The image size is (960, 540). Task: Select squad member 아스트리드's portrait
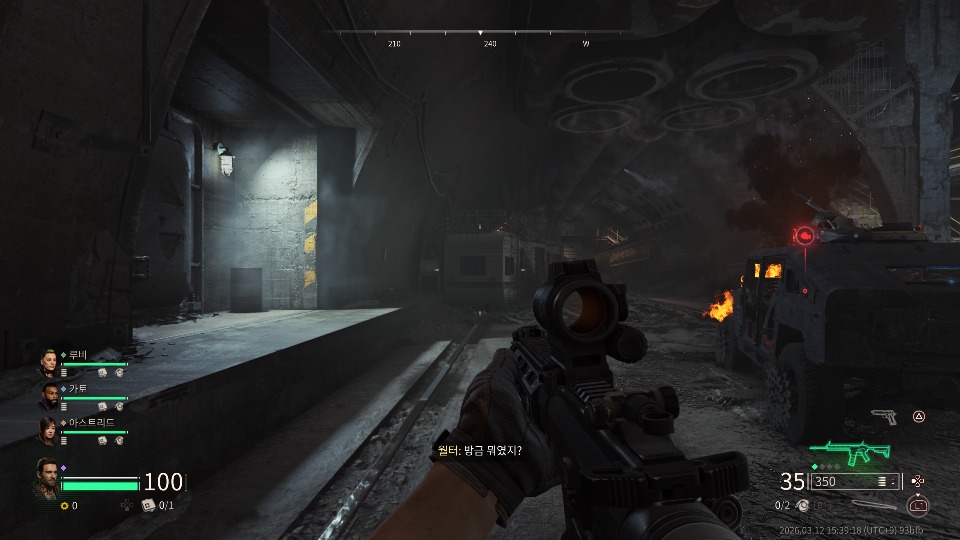coord(50,430)
